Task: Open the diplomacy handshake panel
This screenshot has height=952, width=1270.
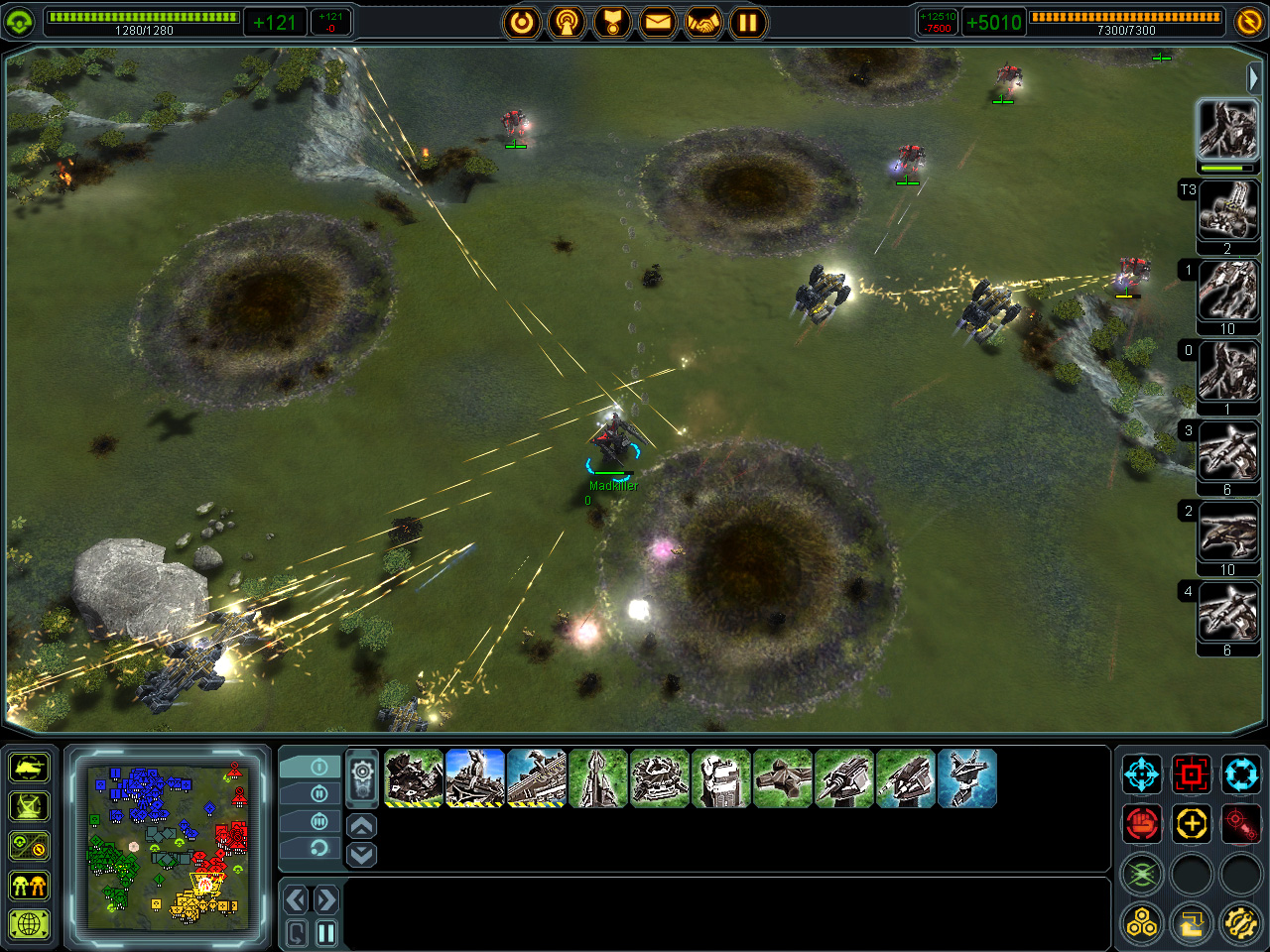Action: tap(703, 22)
